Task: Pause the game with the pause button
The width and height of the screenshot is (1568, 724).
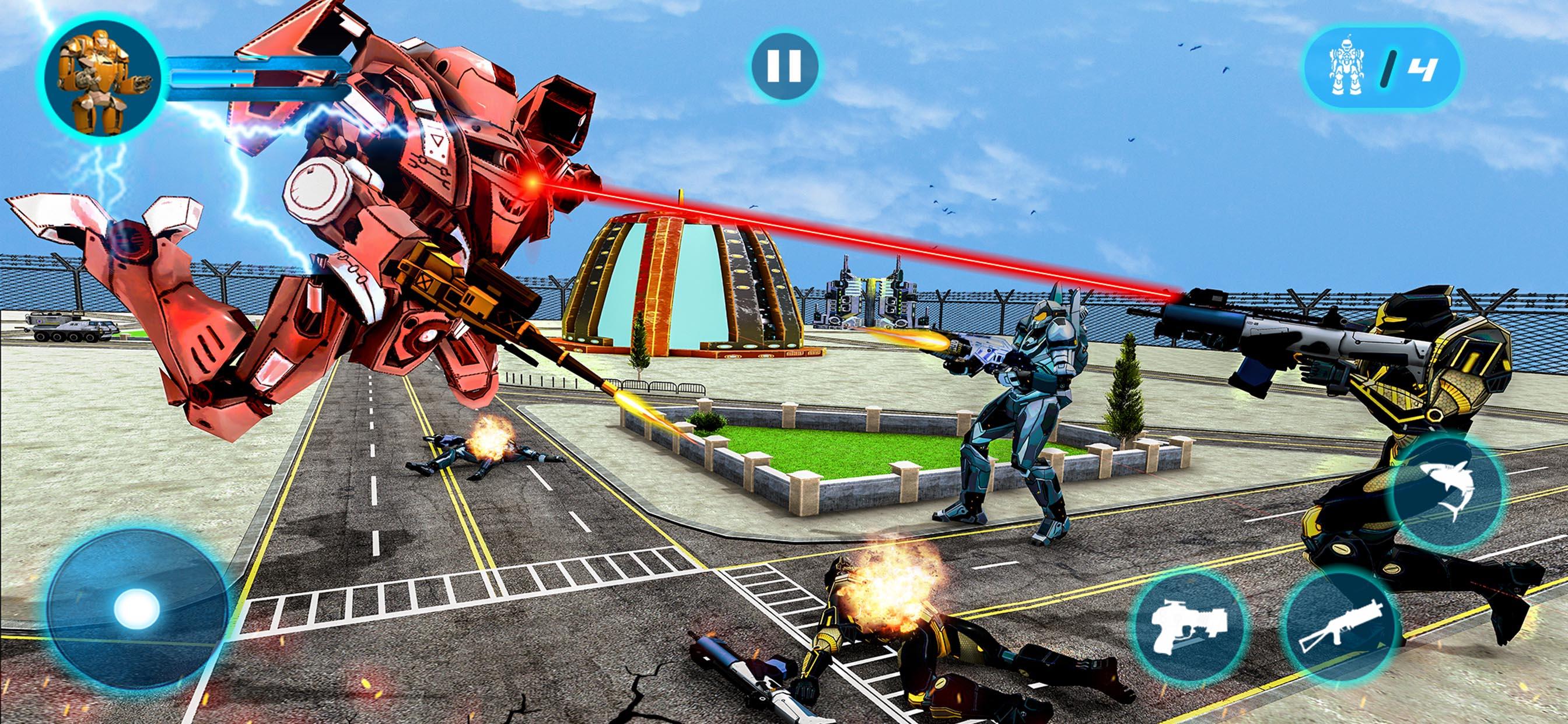Action: click(x=784, y=66)
